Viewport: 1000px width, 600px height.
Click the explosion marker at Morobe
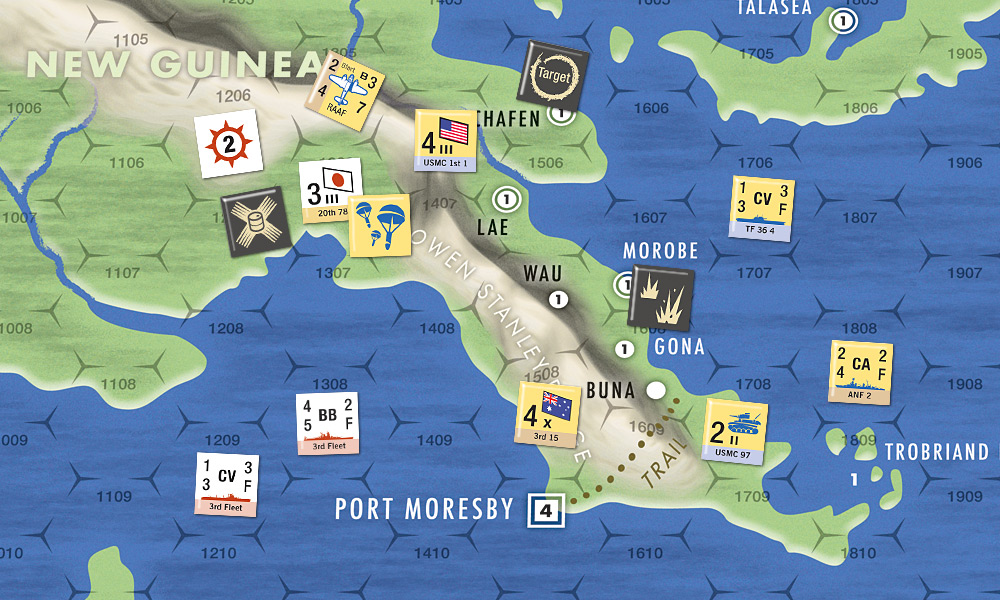(x=660, y=298)
